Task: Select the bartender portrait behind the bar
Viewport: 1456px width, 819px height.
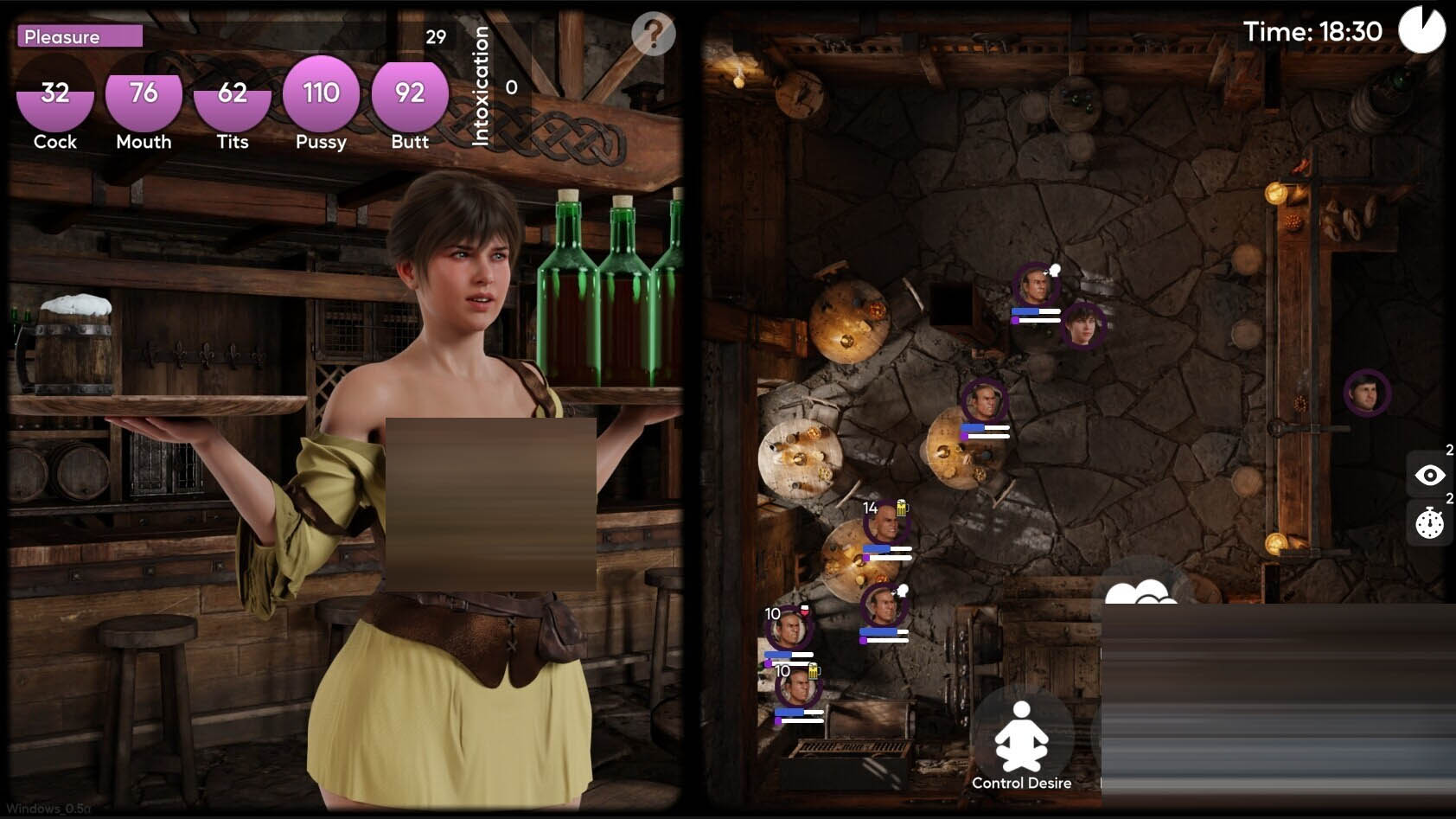Action: 1366,393
